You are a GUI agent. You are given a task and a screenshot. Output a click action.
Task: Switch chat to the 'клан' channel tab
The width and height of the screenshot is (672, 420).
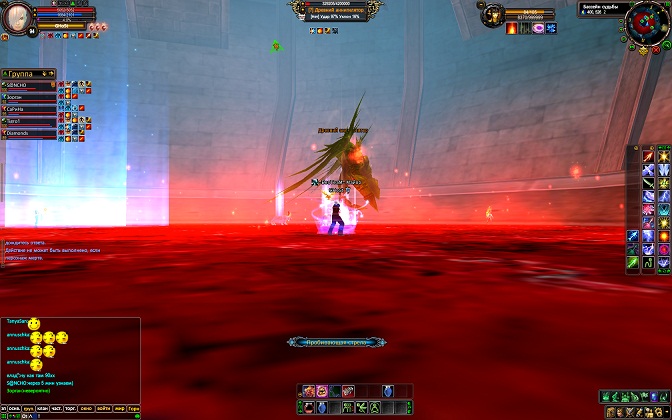tap(43, 409)
